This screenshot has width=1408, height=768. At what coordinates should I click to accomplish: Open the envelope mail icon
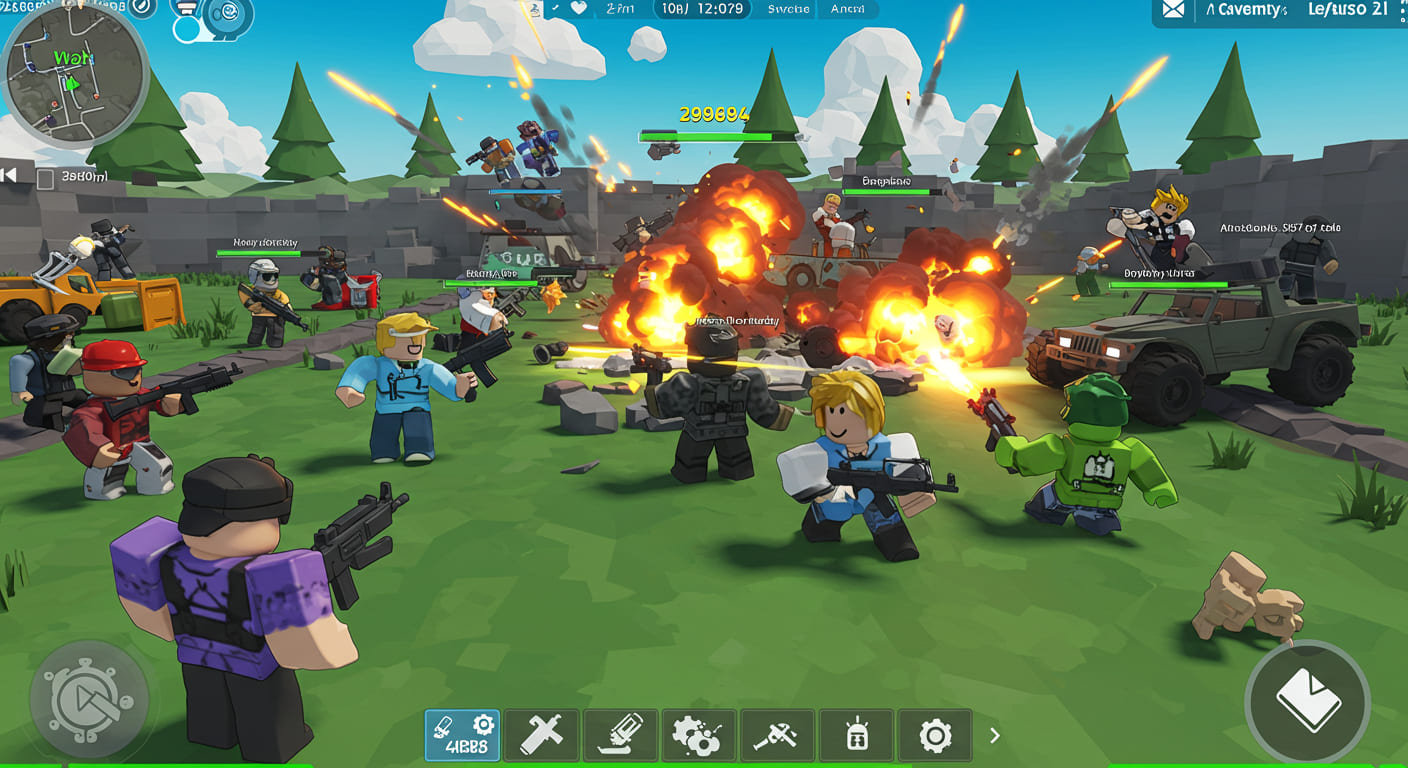point(1173,10)
